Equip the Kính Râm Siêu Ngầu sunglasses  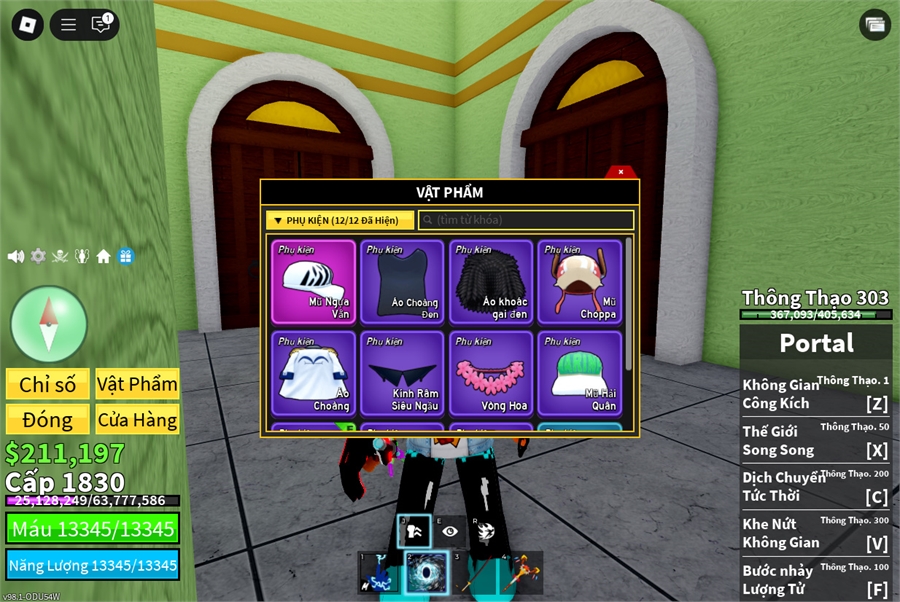click(402, 374)
